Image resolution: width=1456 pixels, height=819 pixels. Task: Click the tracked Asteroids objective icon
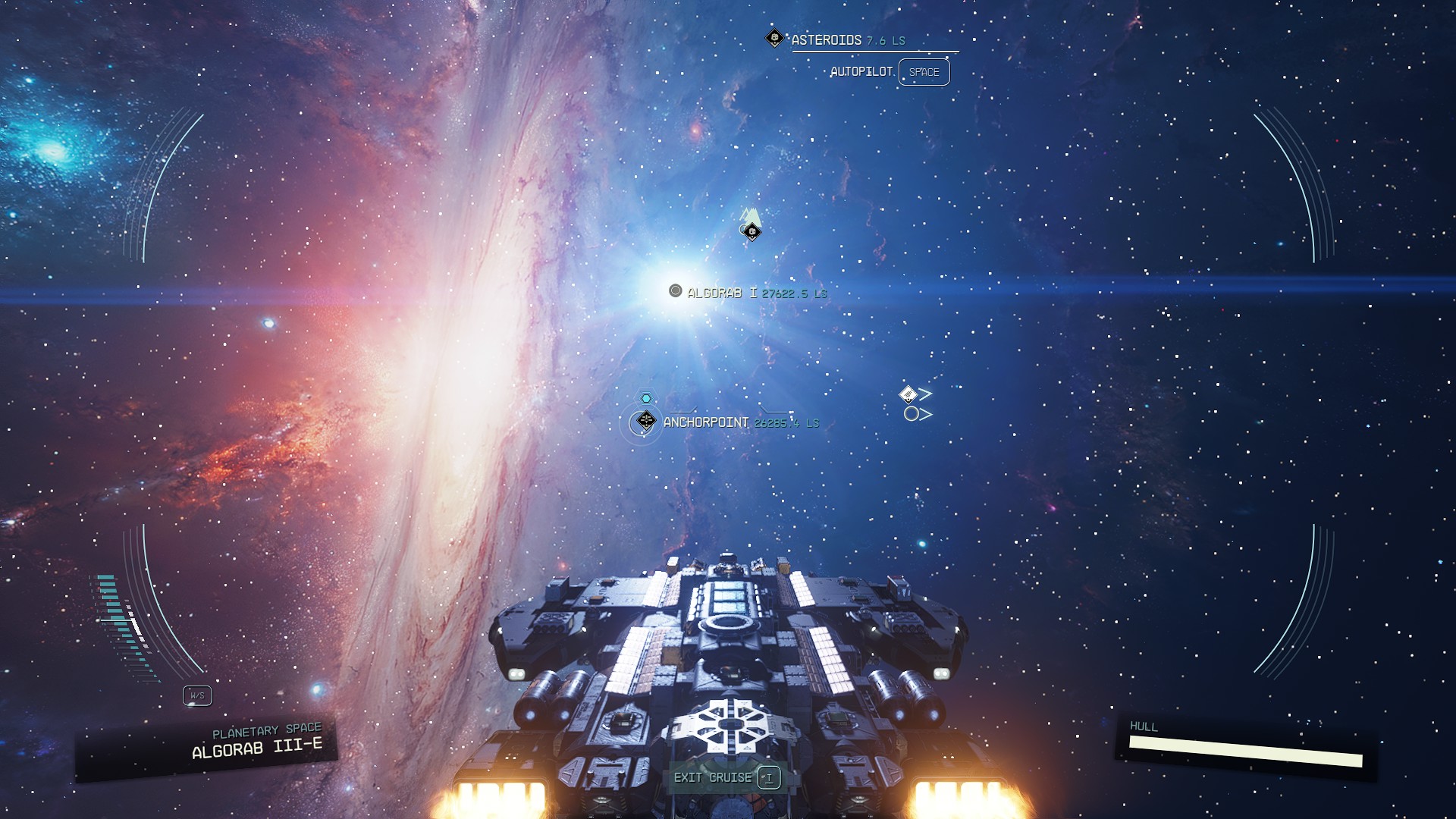(x=774, y=38)
